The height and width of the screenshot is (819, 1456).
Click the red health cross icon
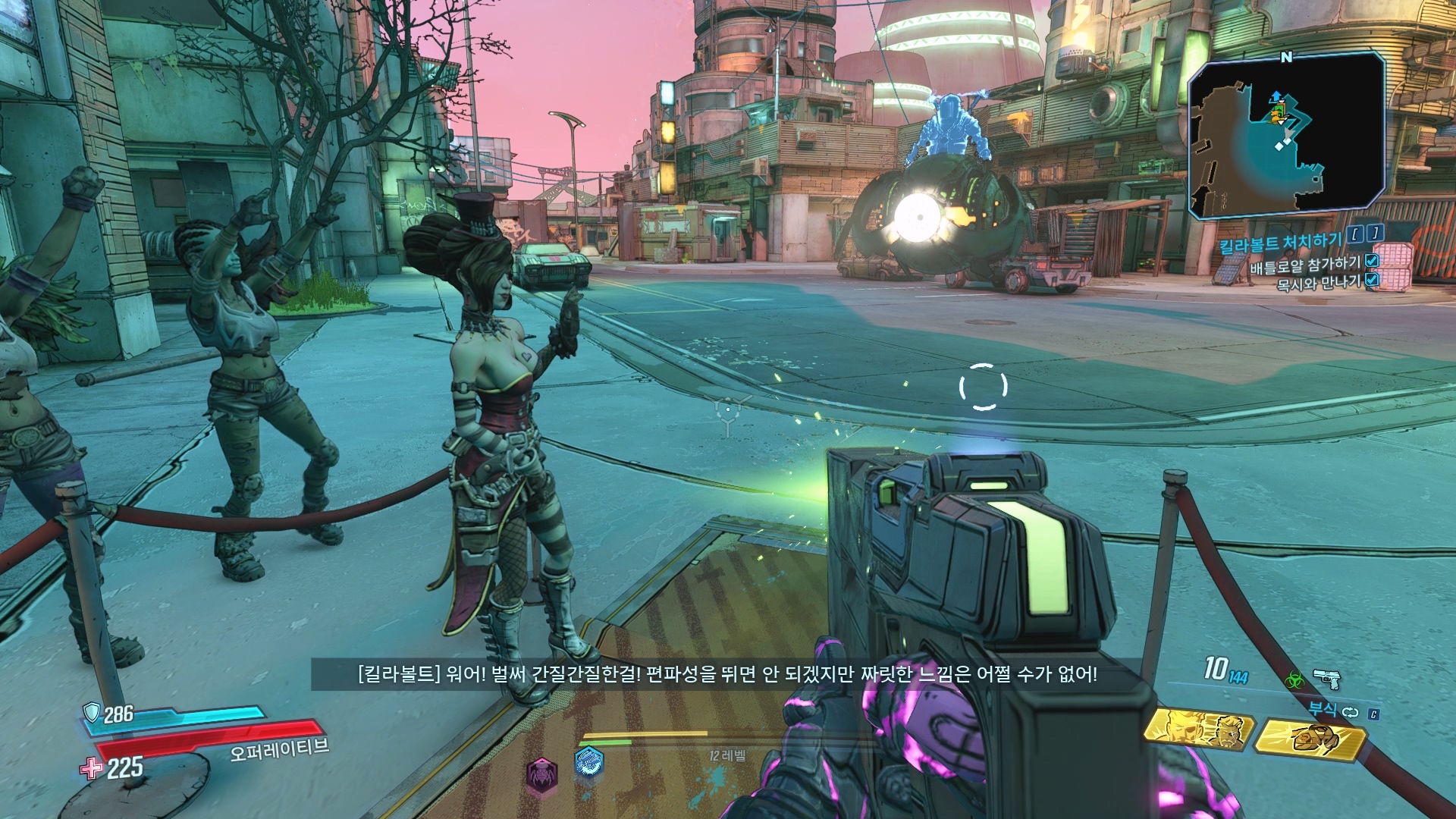92,768
